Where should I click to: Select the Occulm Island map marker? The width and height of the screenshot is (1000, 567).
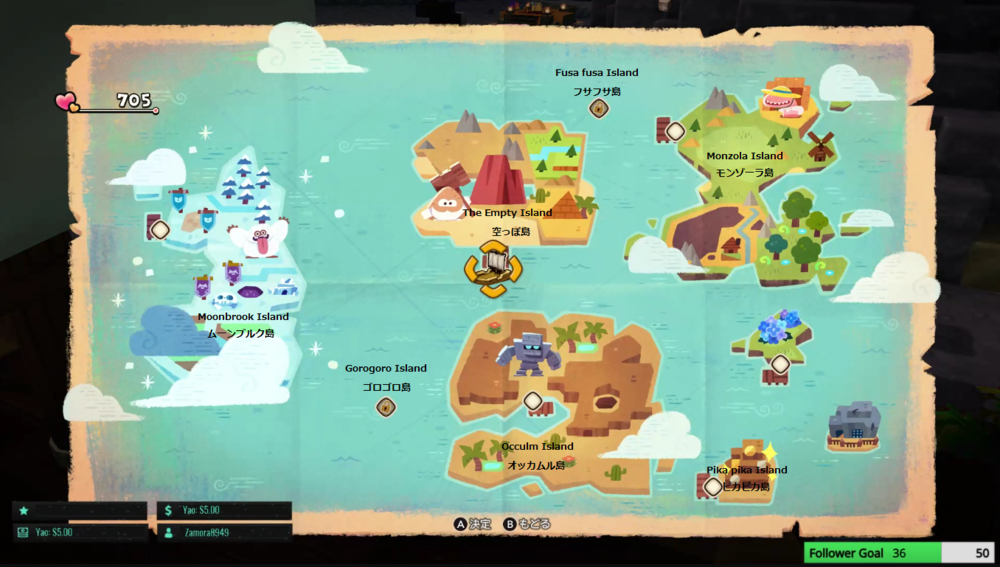pos(533,402)
